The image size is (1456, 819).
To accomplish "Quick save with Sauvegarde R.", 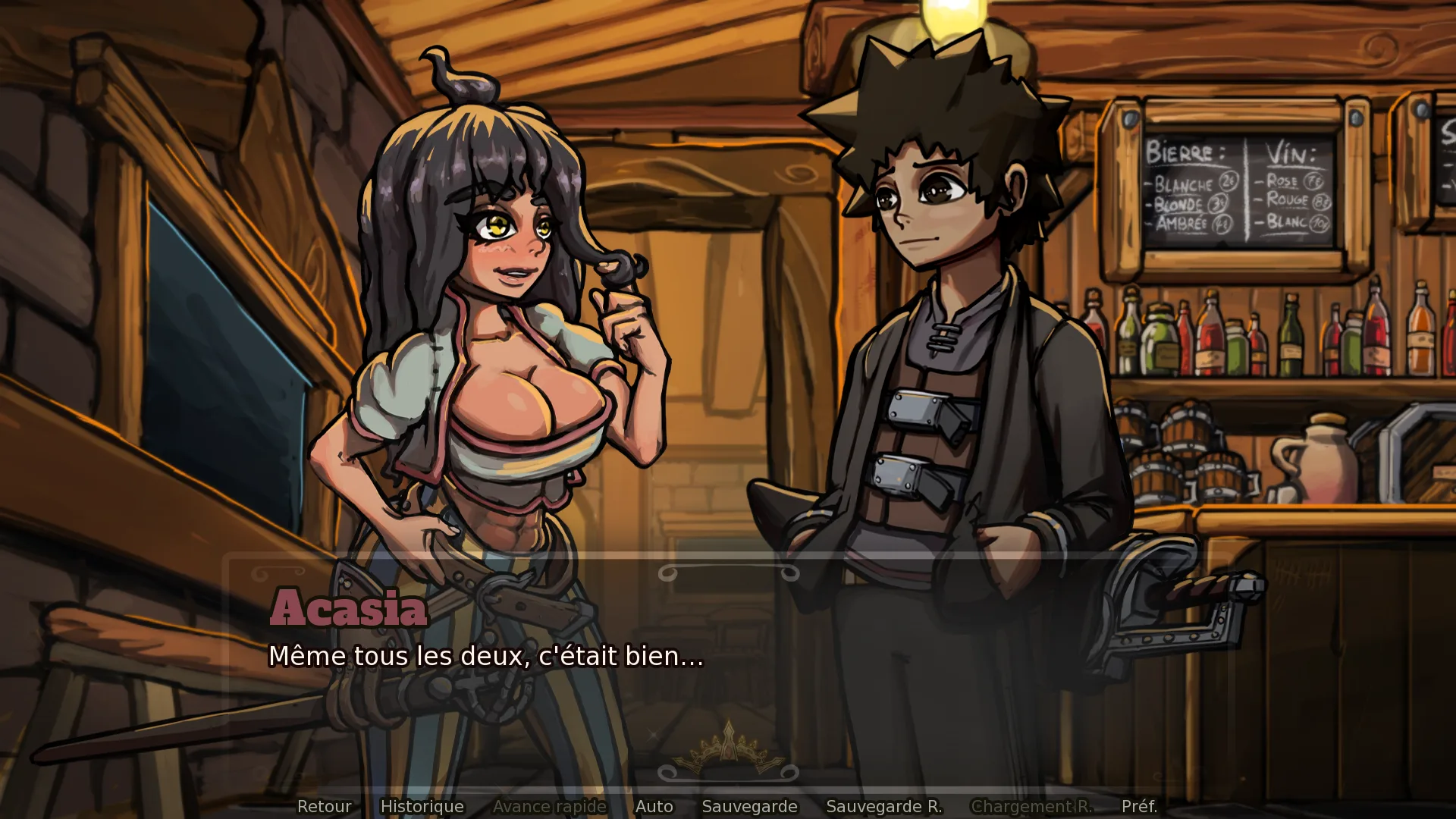I will (x=883, y=806).
